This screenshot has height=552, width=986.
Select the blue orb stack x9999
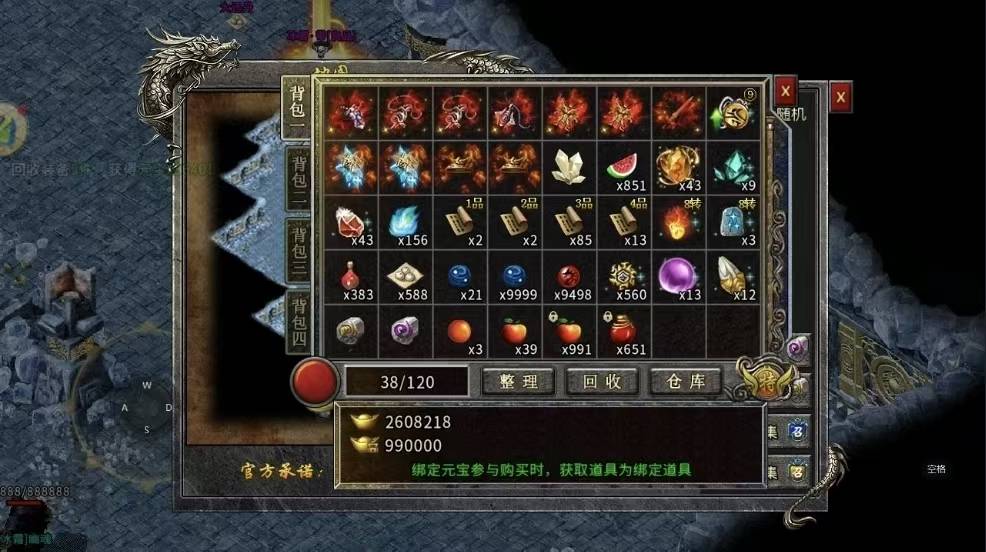(x=515, y=276)
